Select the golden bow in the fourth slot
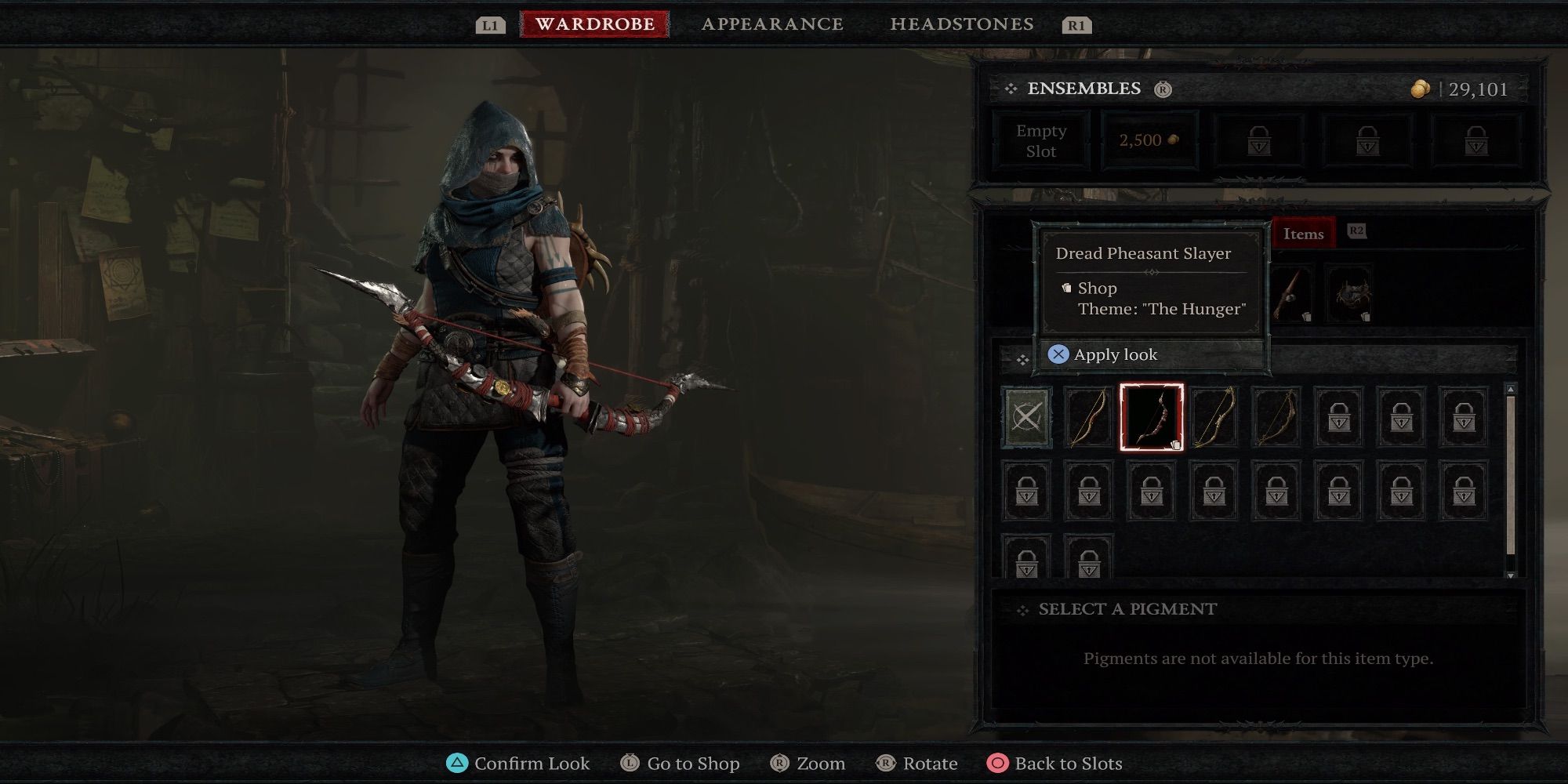The width and height of the screenshot is (1568, 784). tap(1214, 418)
